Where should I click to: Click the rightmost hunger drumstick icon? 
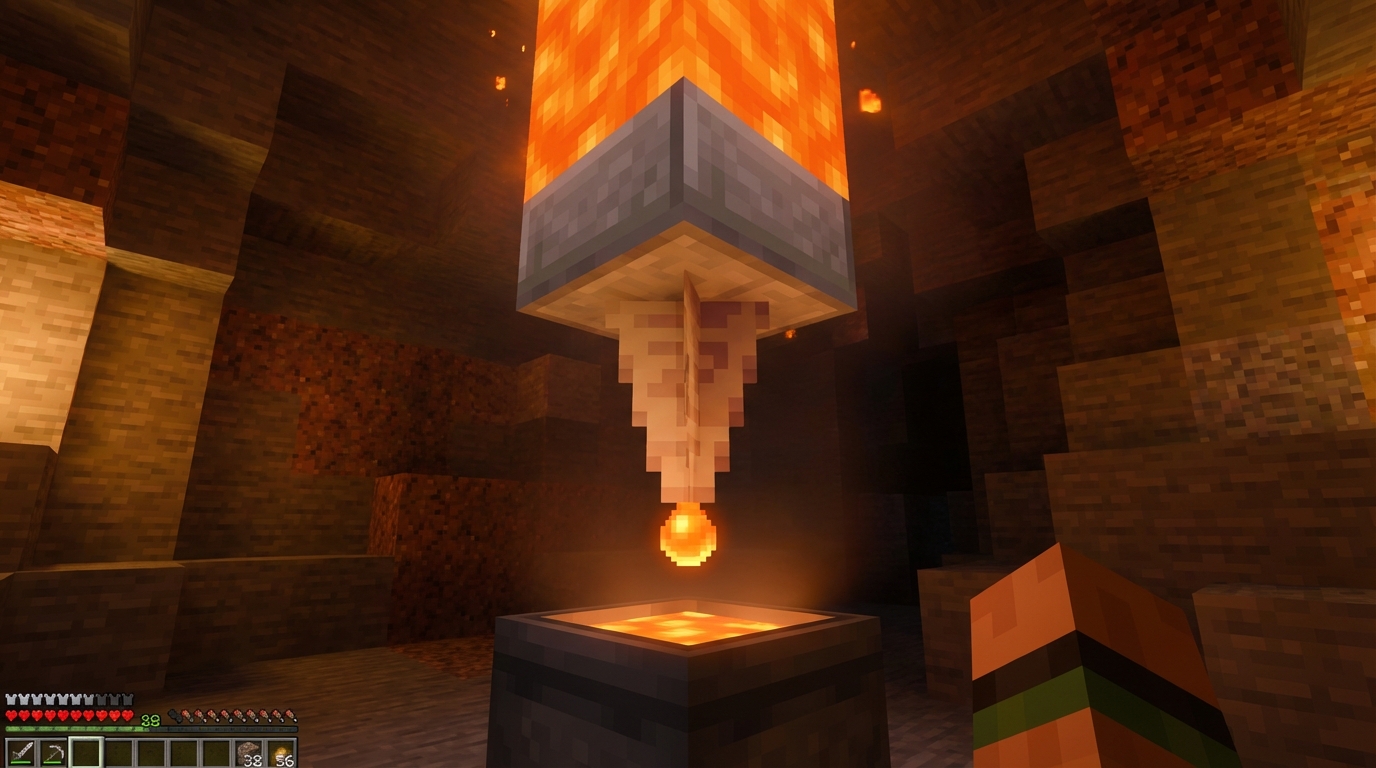pyautogui.click(x=290, y=714)
